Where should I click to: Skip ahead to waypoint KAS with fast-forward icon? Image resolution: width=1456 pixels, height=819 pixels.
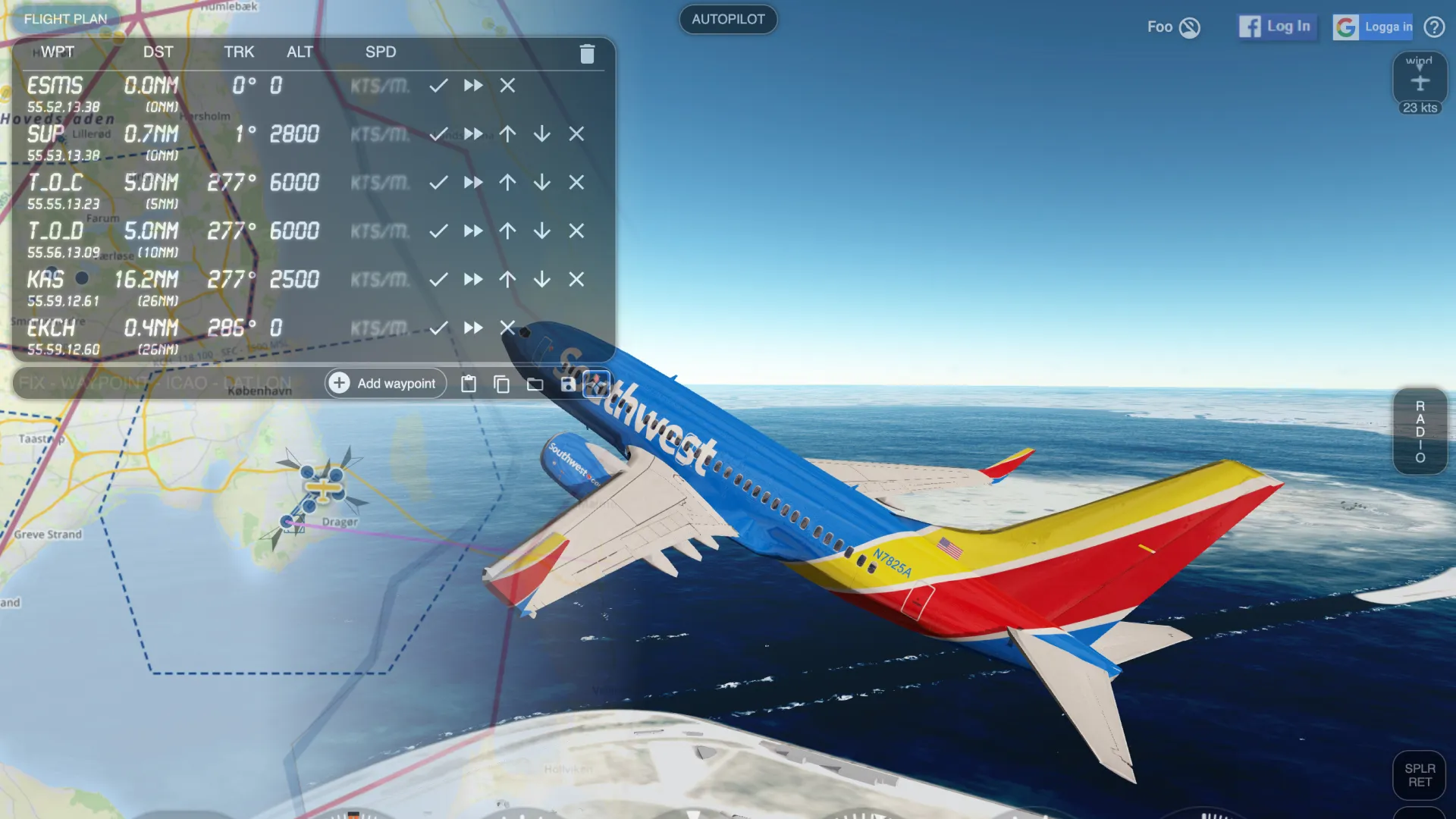click(473, 279)
